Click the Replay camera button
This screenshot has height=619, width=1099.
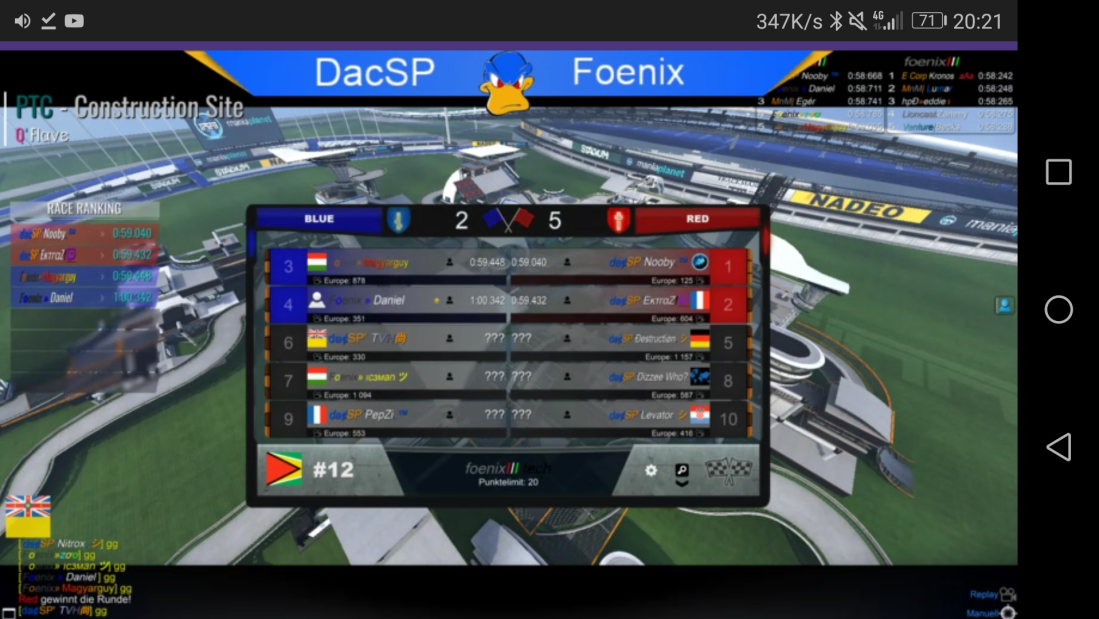point(1006,594)
